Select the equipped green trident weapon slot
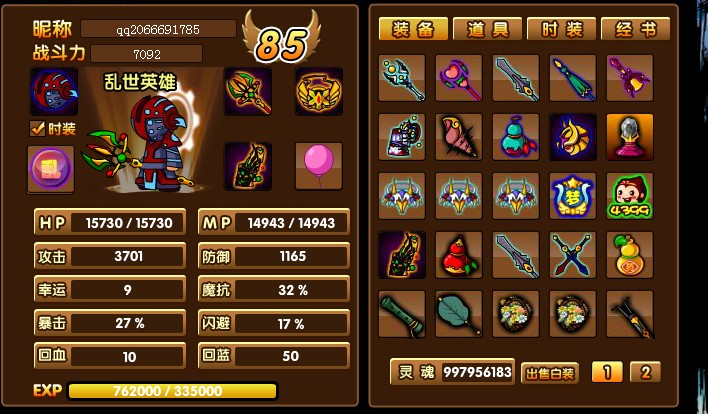This screenshot has width=708, height=414. coord(247,91)
